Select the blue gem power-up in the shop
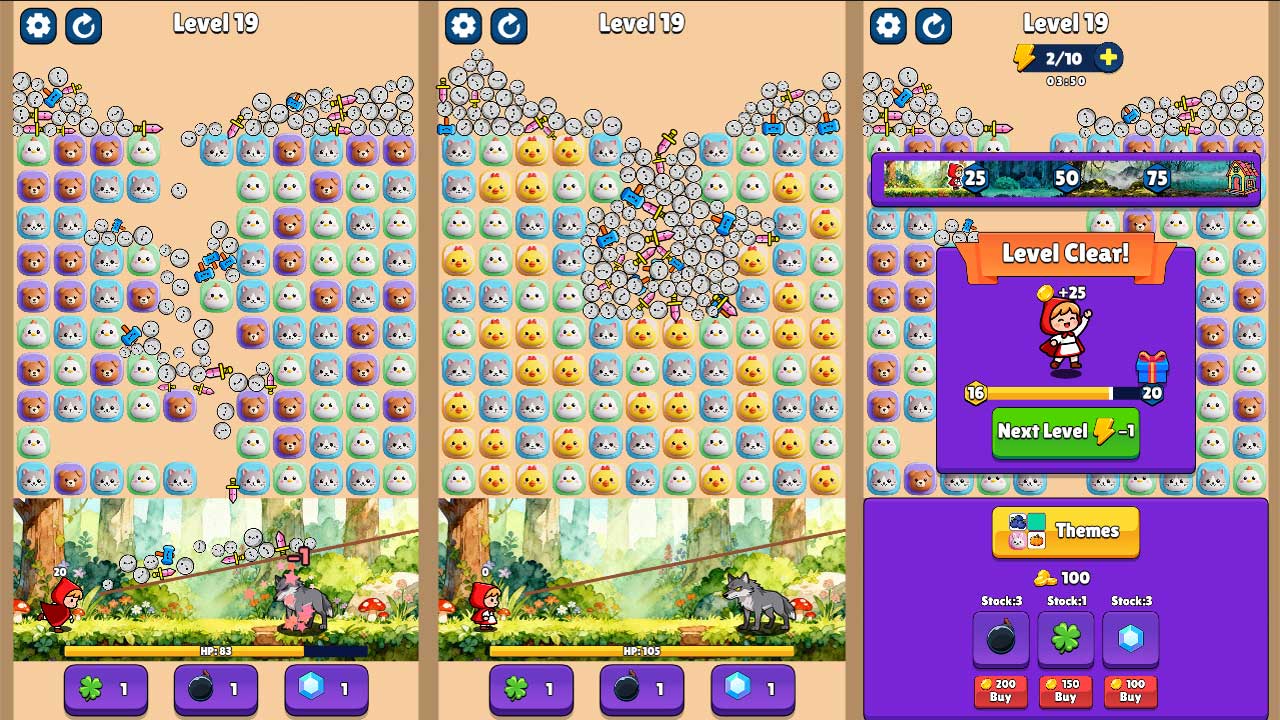Screen dimensions: 1280x720 tap(1130, 639)
